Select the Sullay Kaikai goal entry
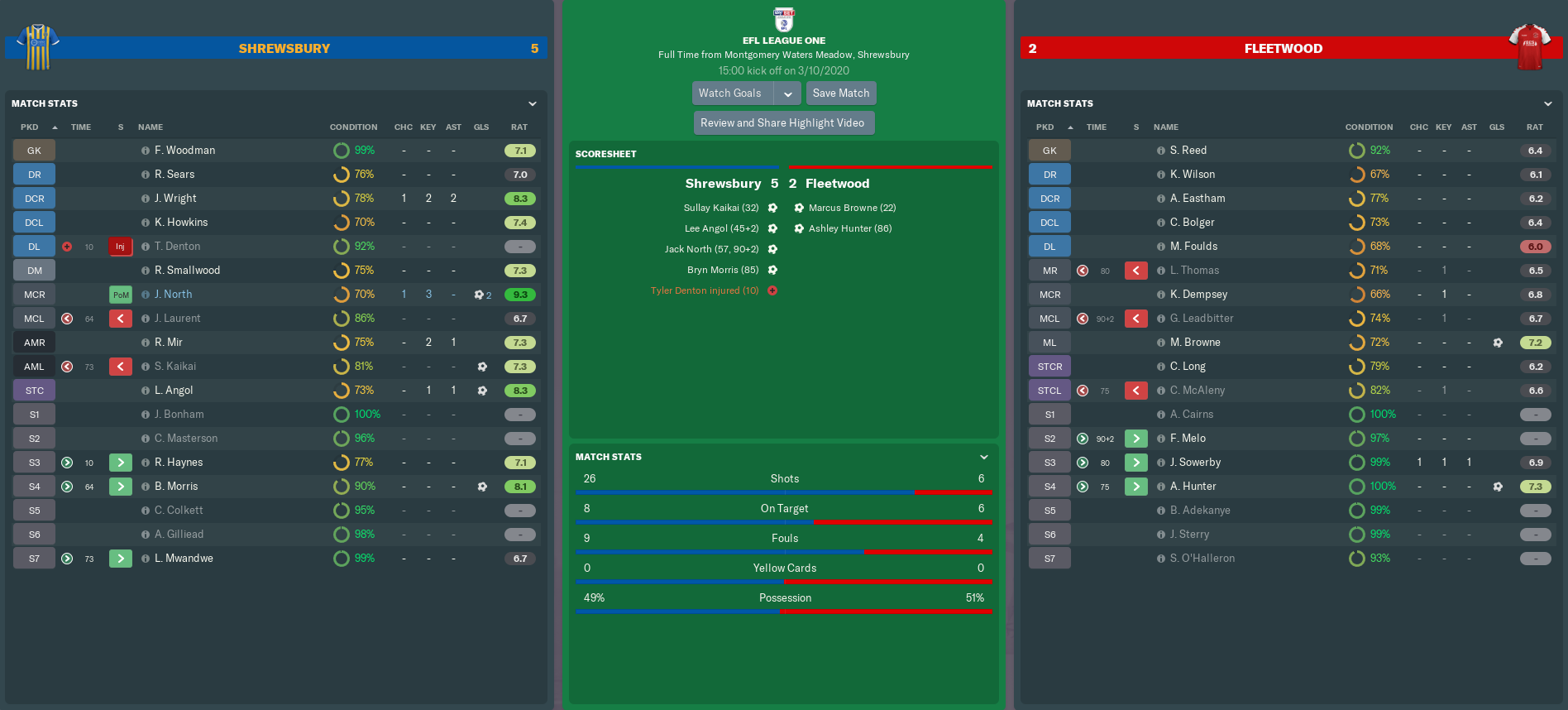The width and height of the screenshot is (1568, 710). [721, 208]
